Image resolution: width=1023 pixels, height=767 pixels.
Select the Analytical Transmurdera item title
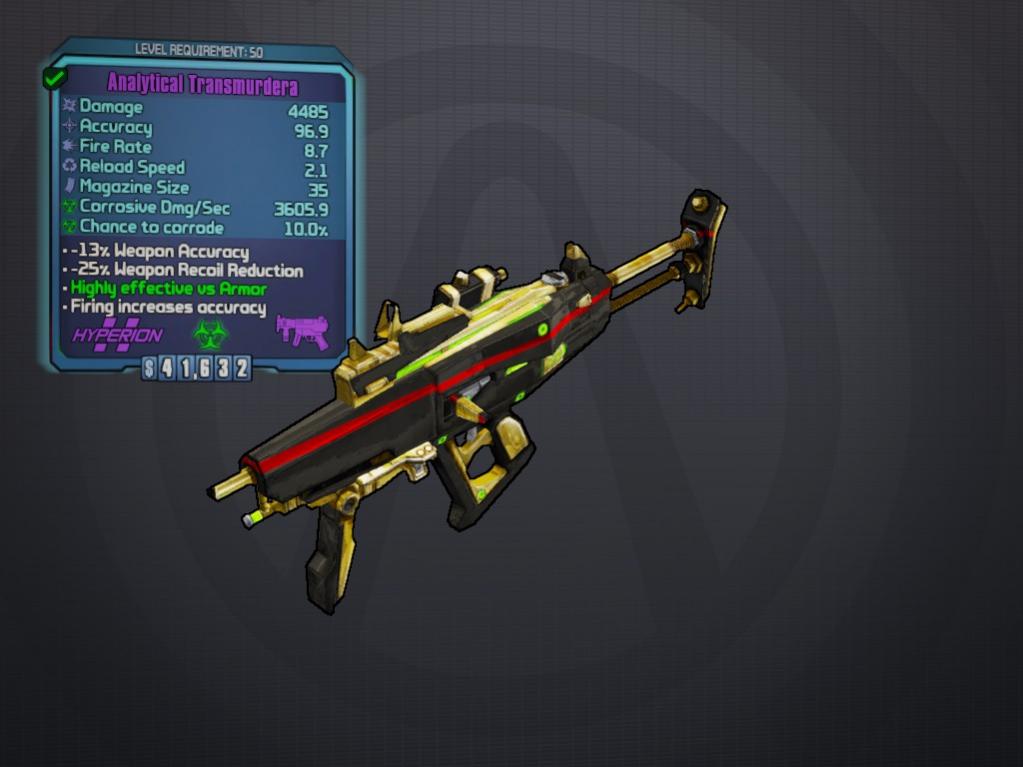click(202, 85)
